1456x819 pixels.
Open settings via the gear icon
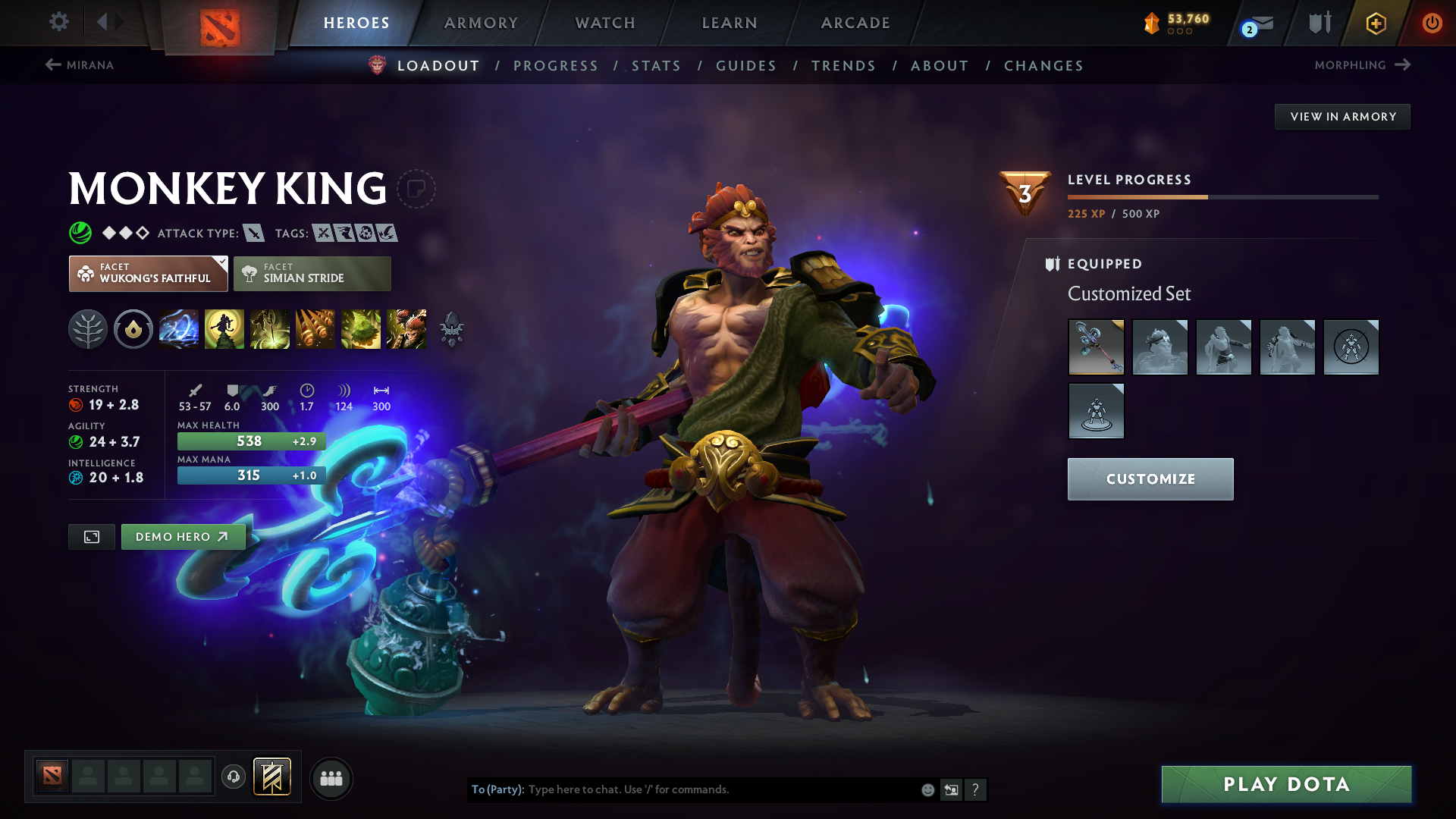click(59, 23)
